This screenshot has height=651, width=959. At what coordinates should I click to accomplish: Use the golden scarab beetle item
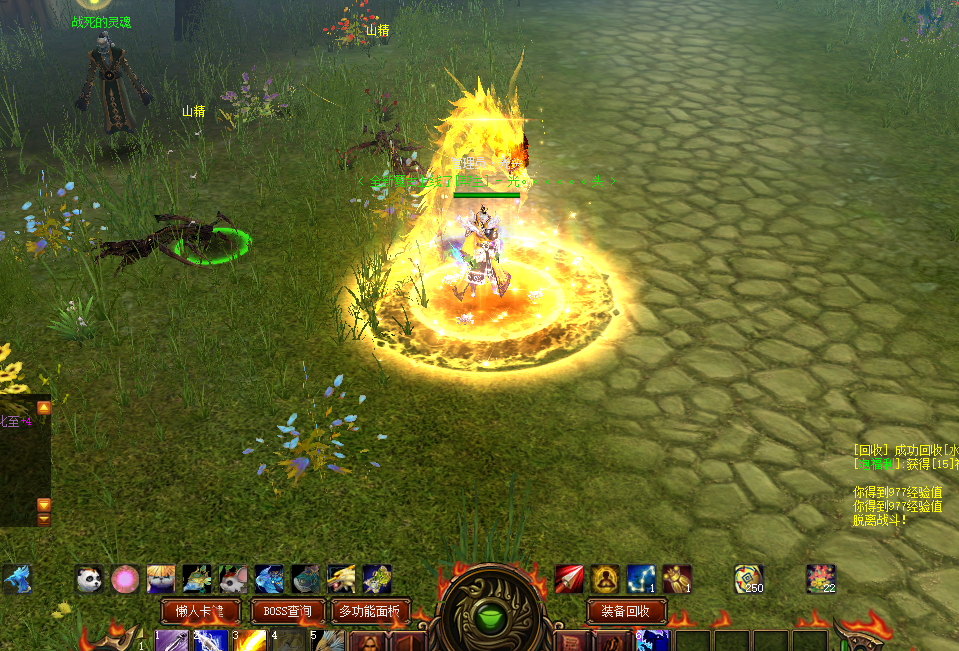[676, 579]
